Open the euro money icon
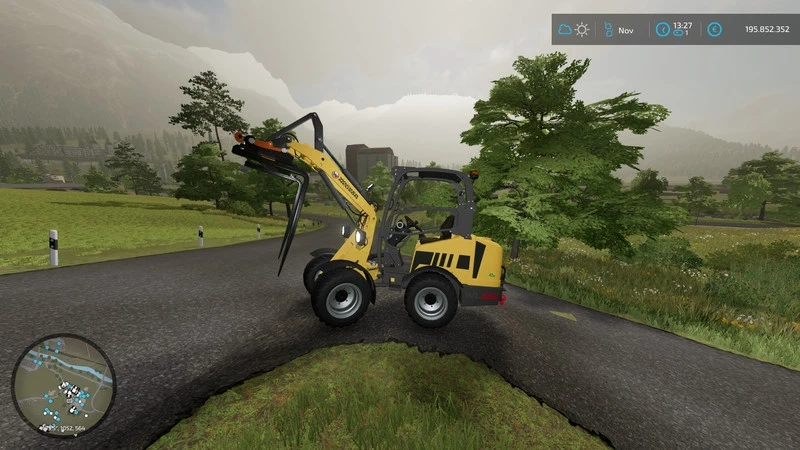800x450 pixels. (714, 30)
